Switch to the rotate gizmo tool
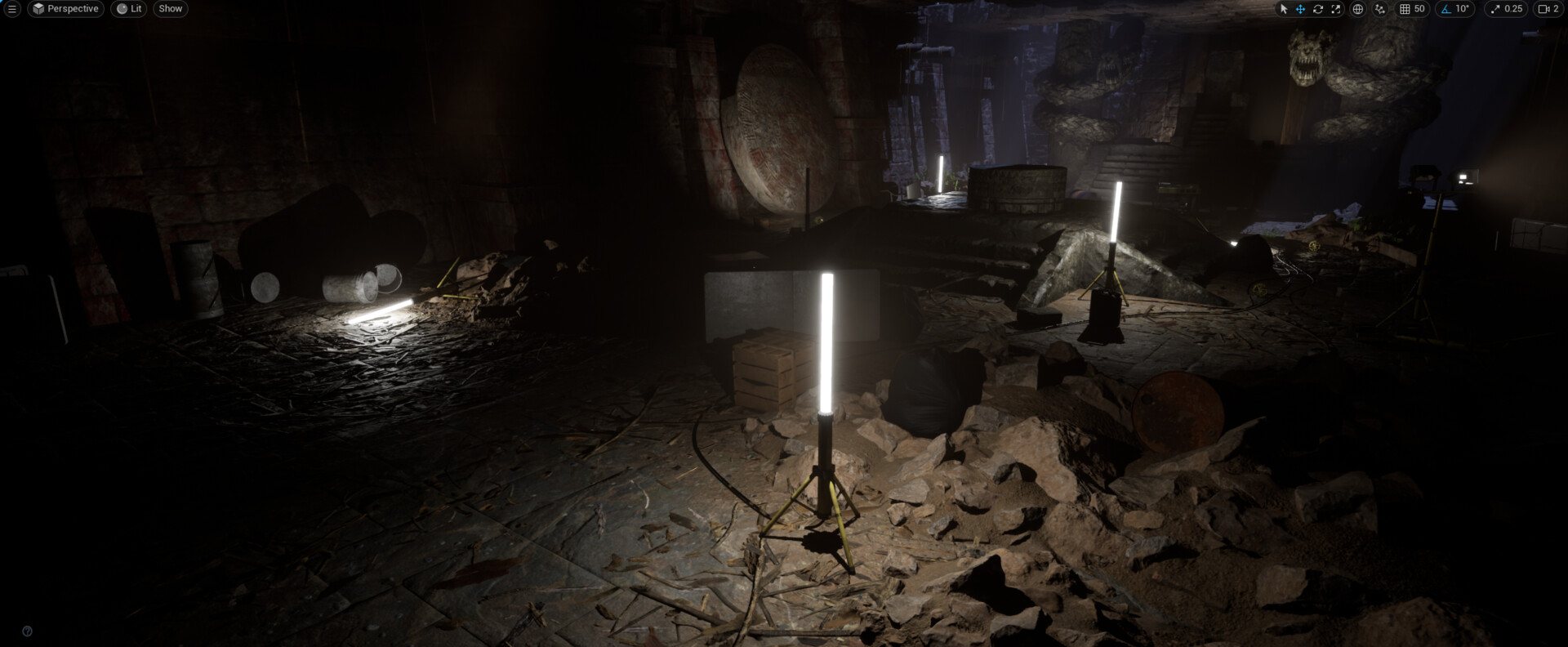Viewport: 1568px width, 647px height. click(1318, 9)
